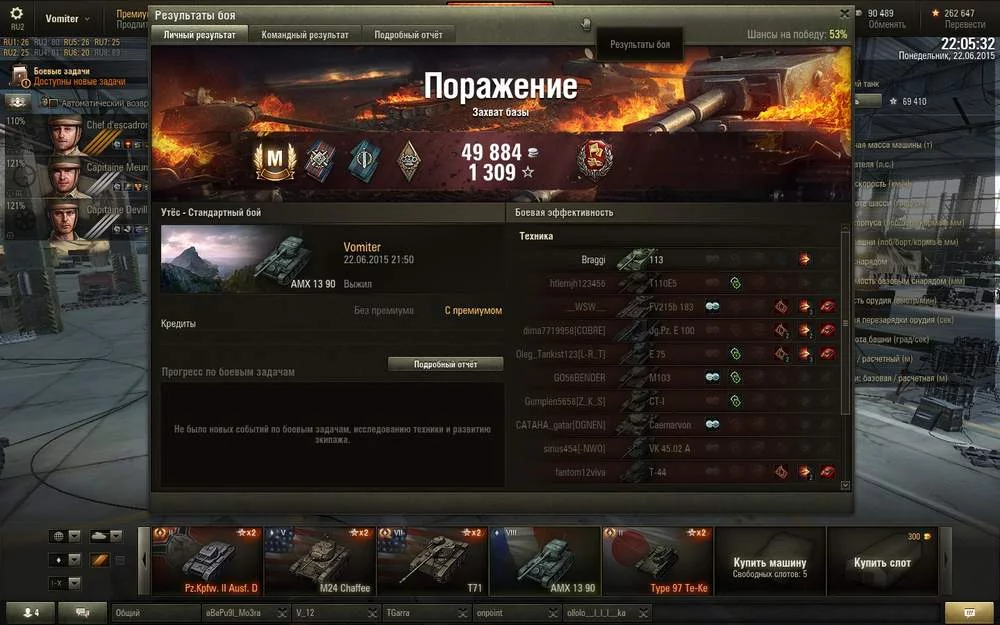Select the T71 tank
Screen dimensions: 1000x625
(433, 561)
